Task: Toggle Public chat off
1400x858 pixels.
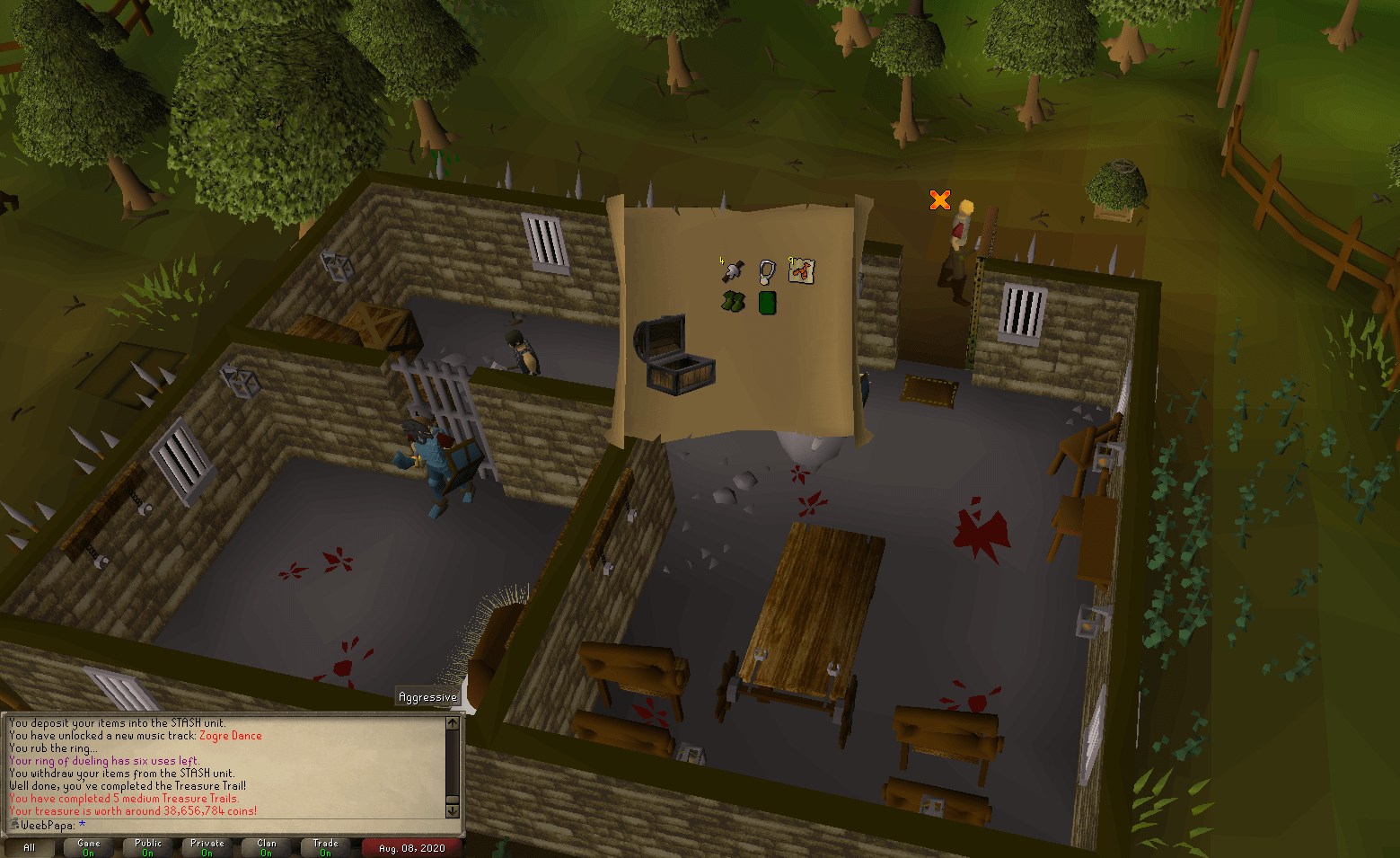Action: (146, 847)
